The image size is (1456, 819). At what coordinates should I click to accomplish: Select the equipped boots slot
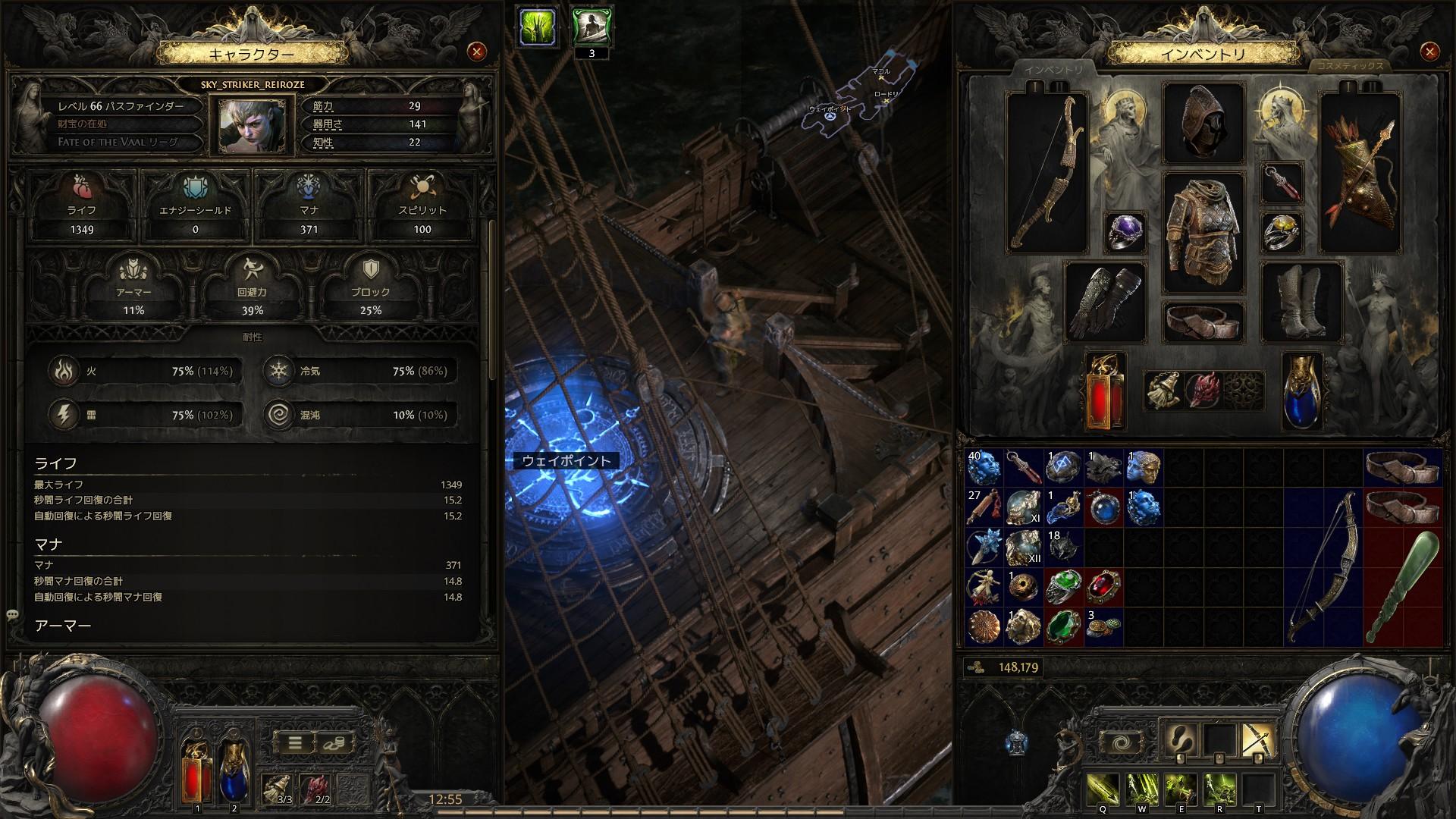[x=1302, y=302]
